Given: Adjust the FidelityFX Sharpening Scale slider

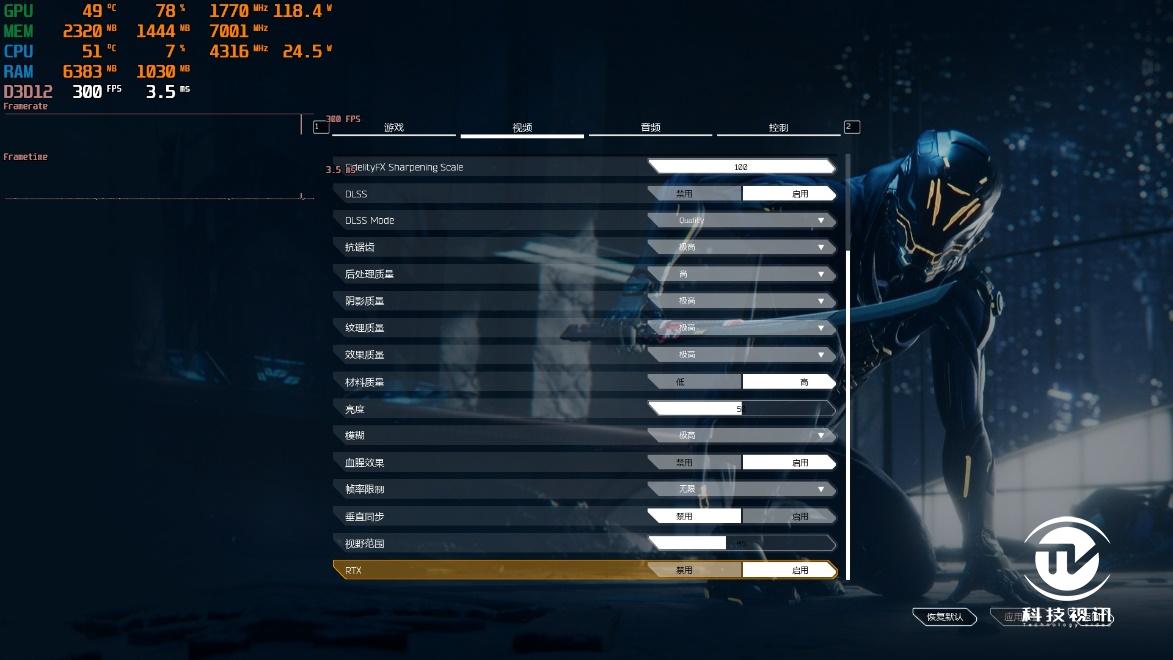Looking at the screenshot, I should click(x=741, y=167).
